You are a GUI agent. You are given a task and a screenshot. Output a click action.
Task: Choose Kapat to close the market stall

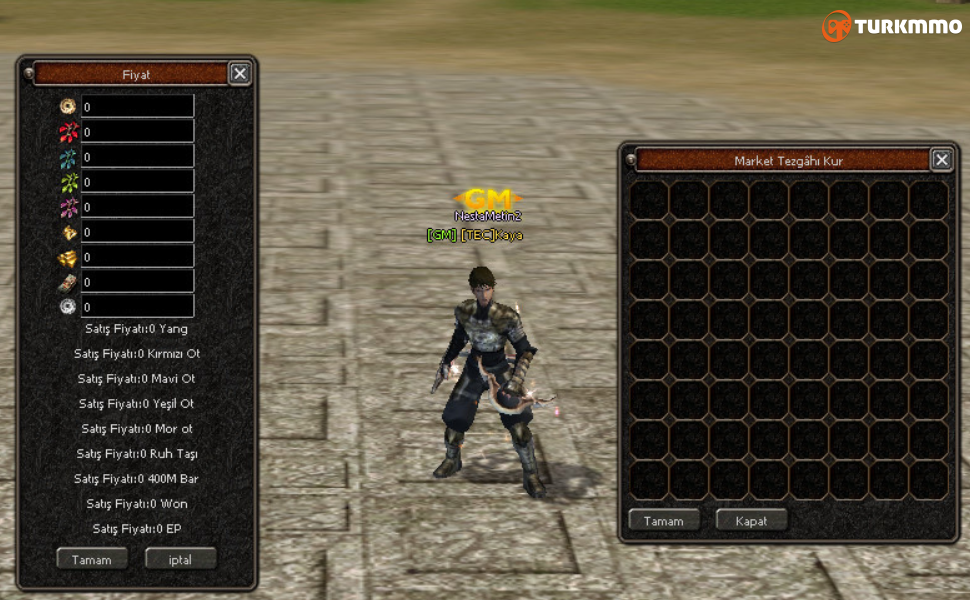(x=751, y=521)
